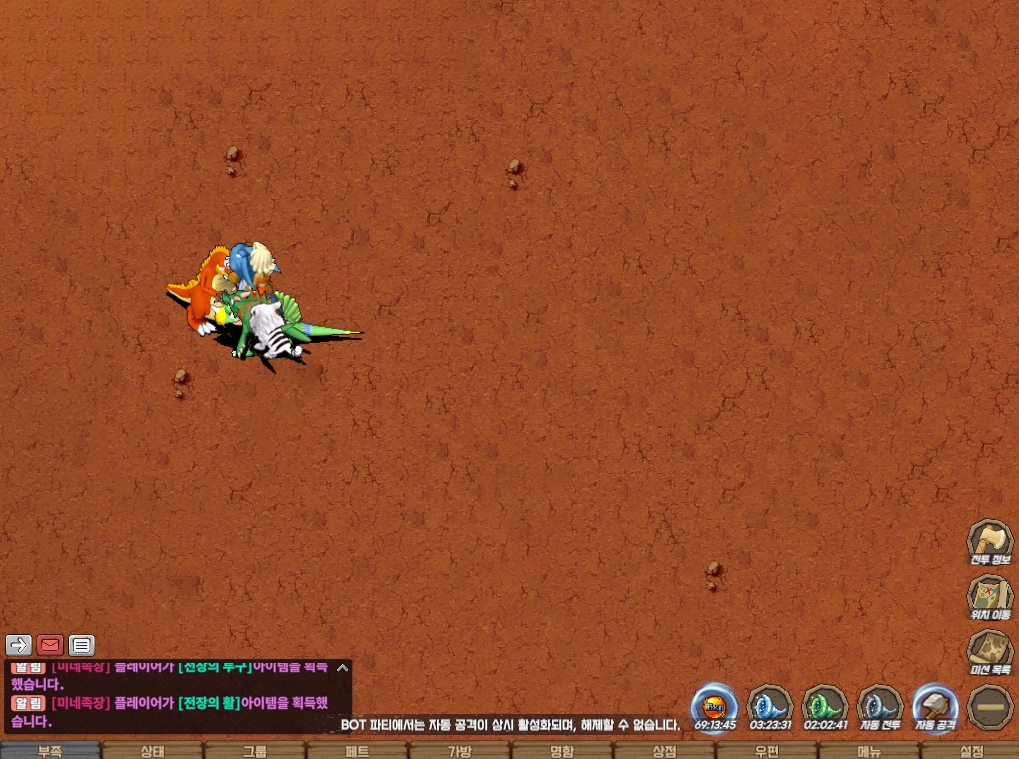Viewport: 1019px width, 759px height.
Task: Toggle 자동 전투 auto battle icon
Action: point(880,706)
